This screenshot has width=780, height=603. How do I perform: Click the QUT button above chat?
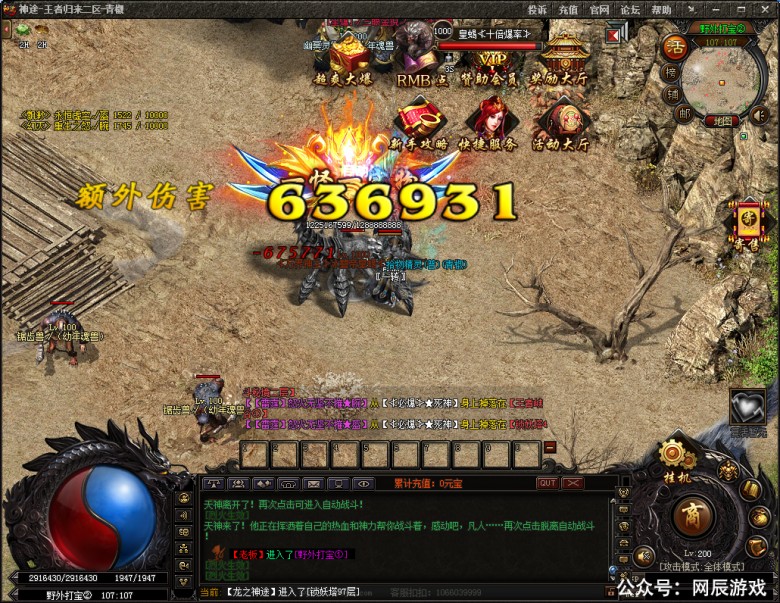(547, 483)
